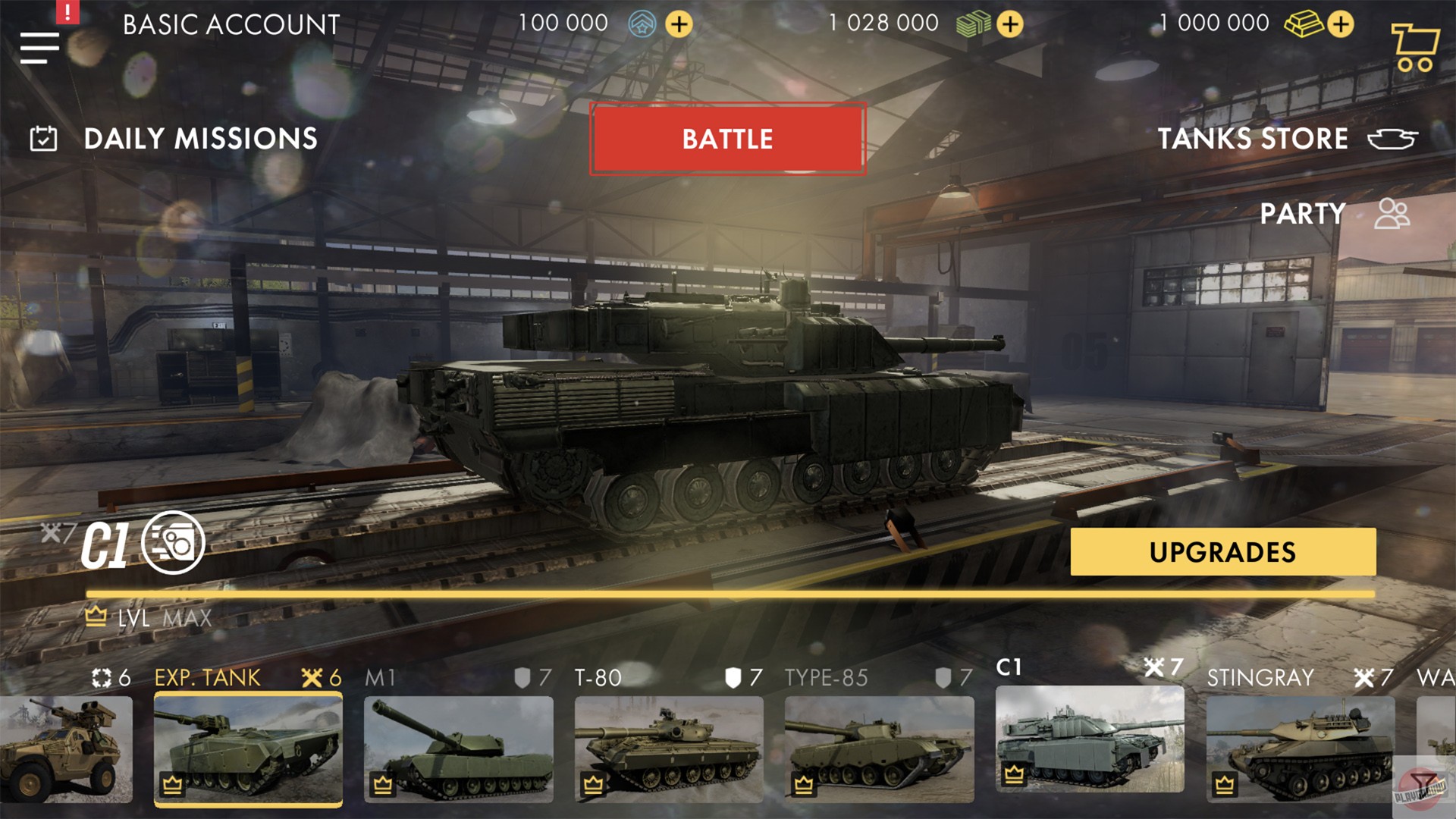Select the Daily Missions menu entry
The image size is (1456, 819).
click(x=199, y=139)
